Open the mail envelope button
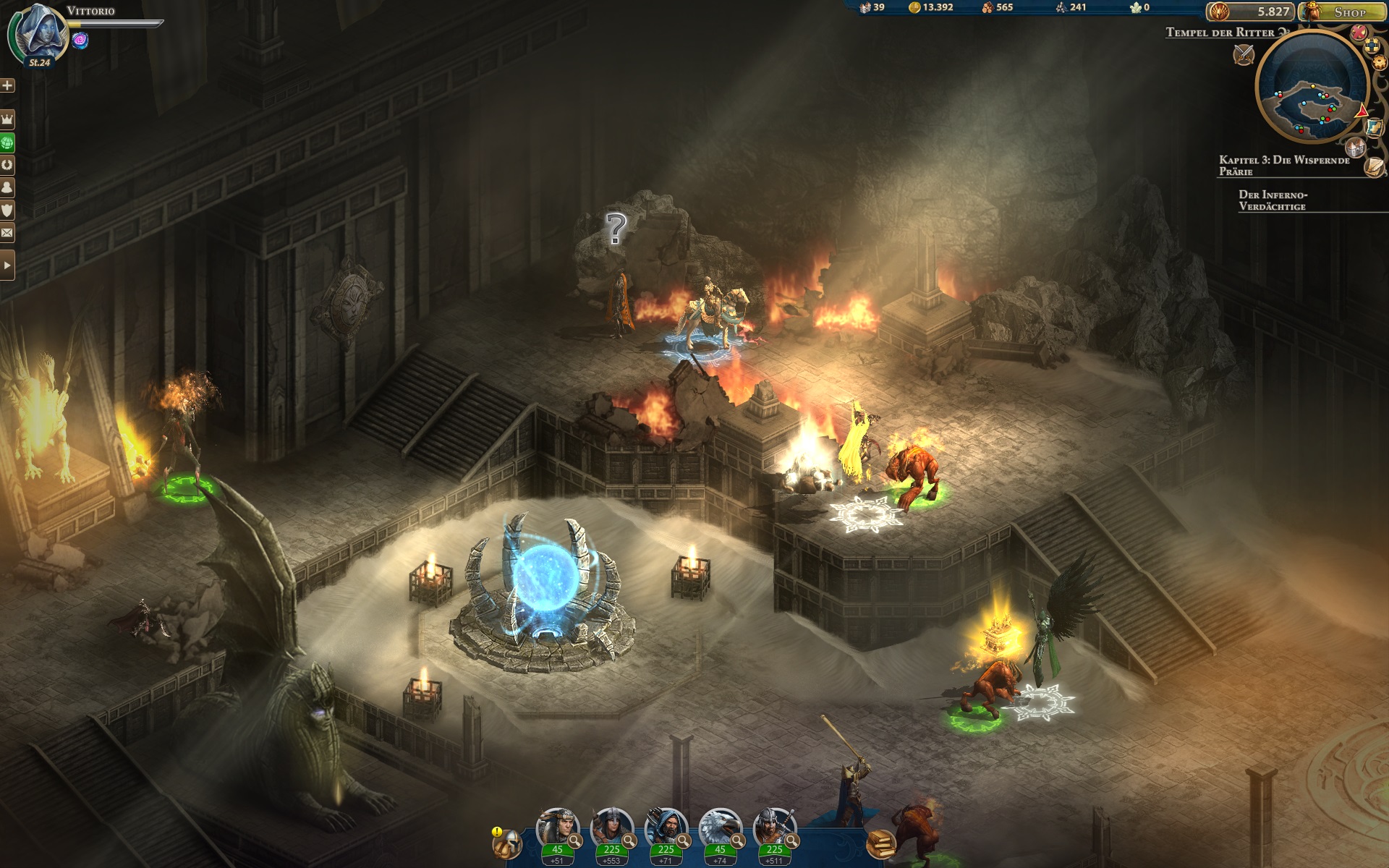 7,233
